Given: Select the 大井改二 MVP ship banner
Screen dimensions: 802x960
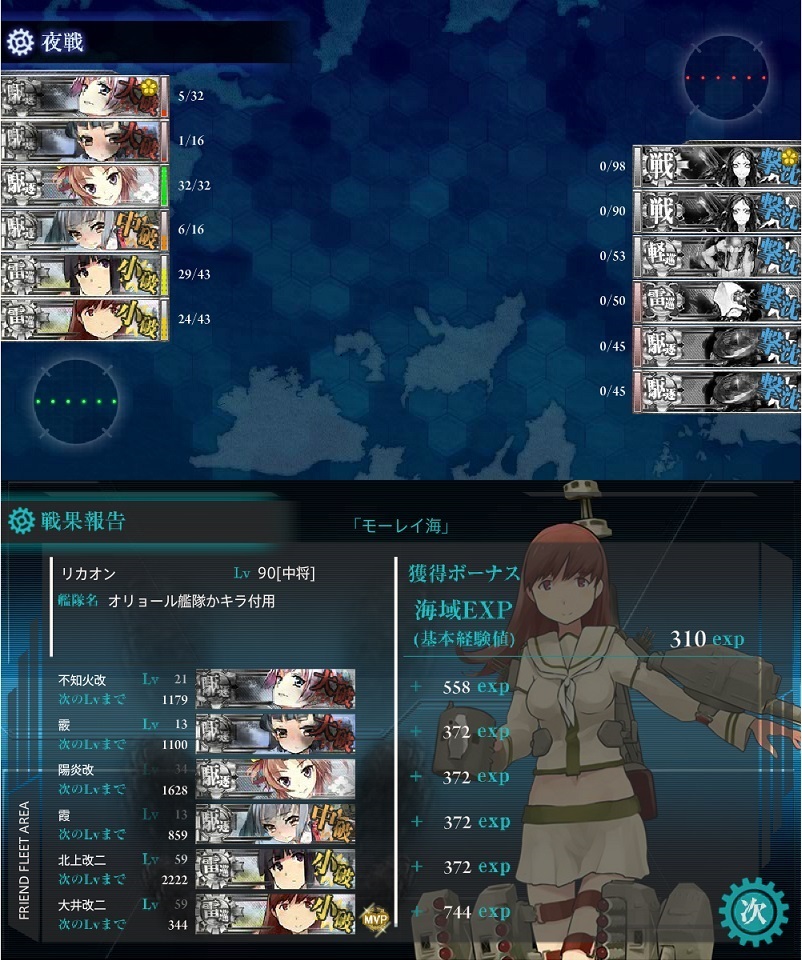Looking at the screenshot, I should pos(275,914).
